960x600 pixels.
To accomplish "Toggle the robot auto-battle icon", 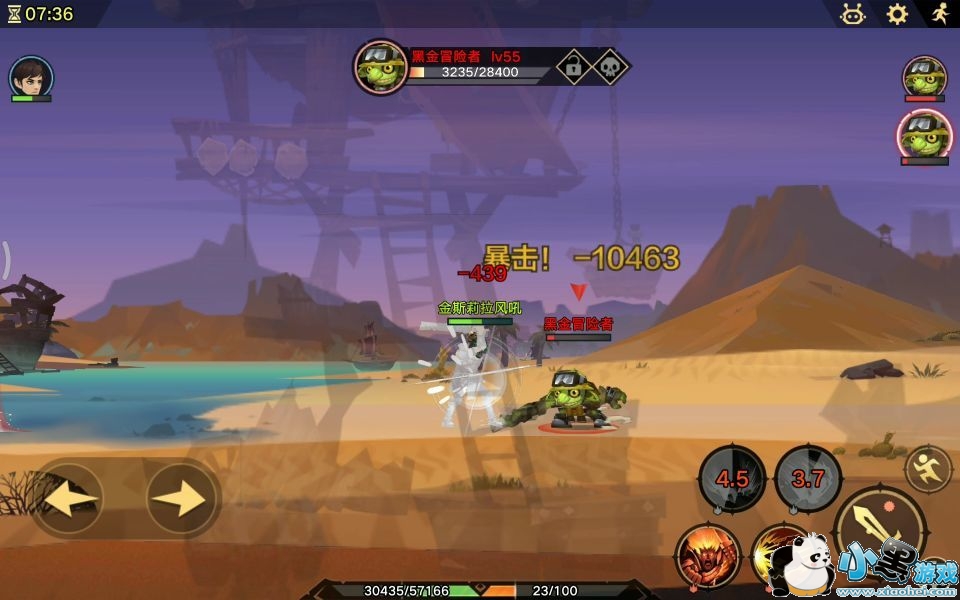I will coord(853,14).
